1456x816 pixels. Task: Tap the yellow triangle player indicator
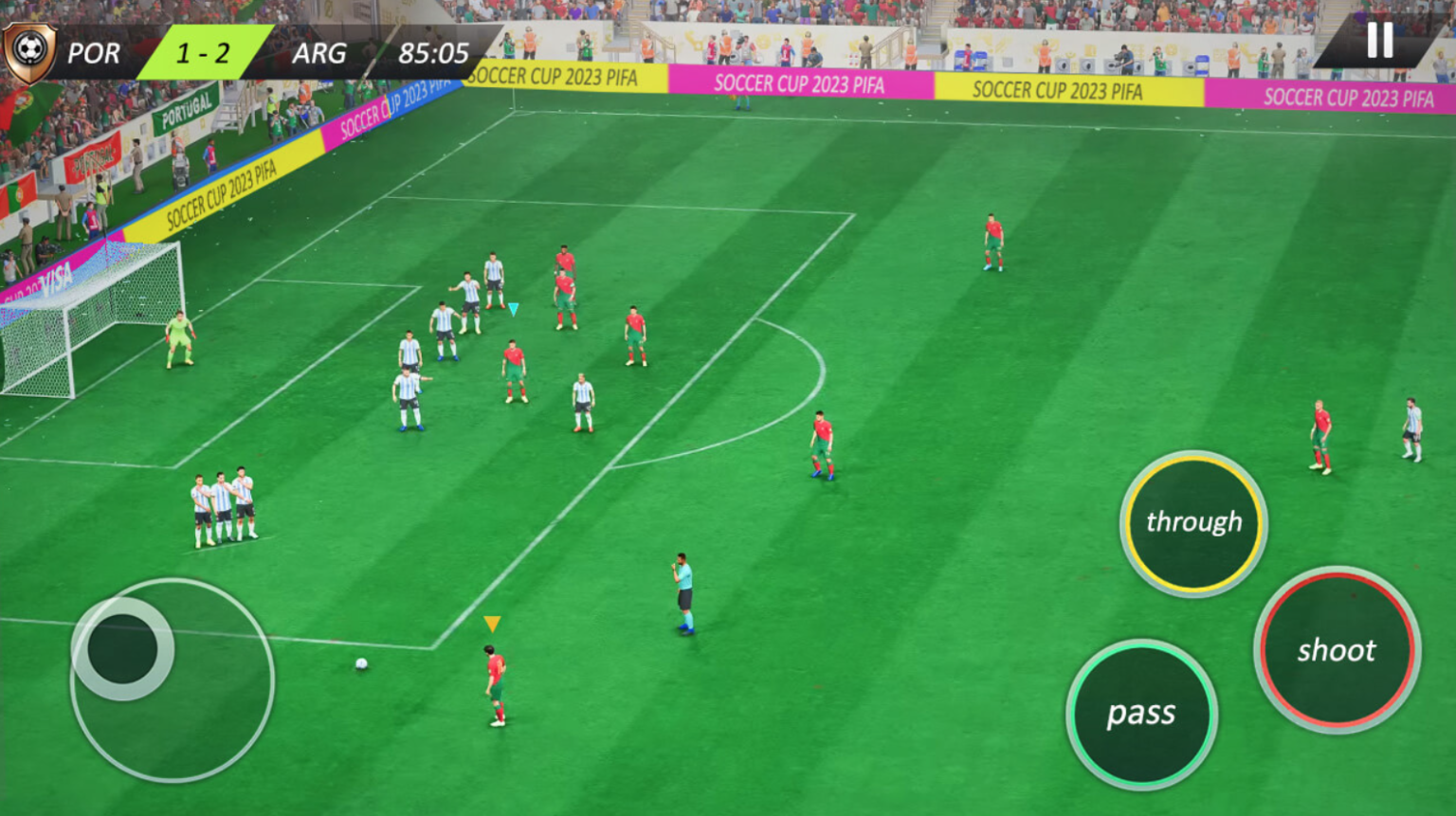492,623
